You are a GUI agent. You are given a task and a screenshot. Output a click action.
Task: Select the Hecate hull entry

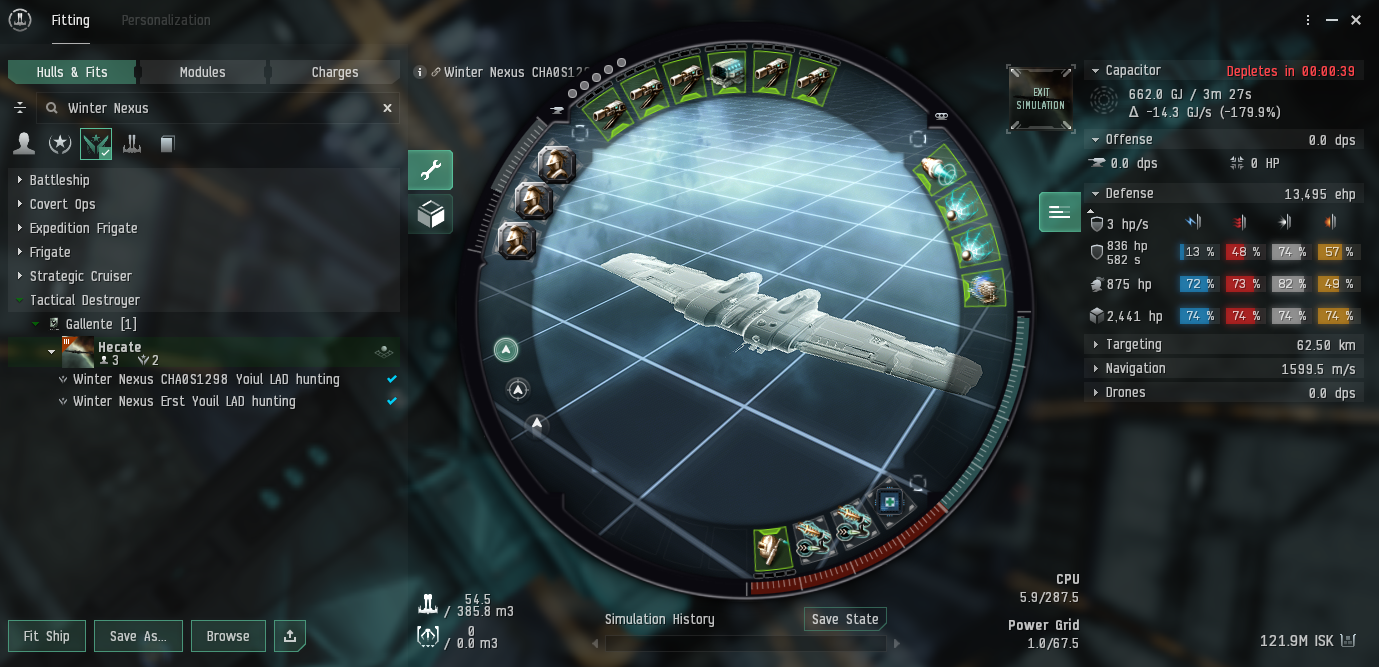coord(119,347)
